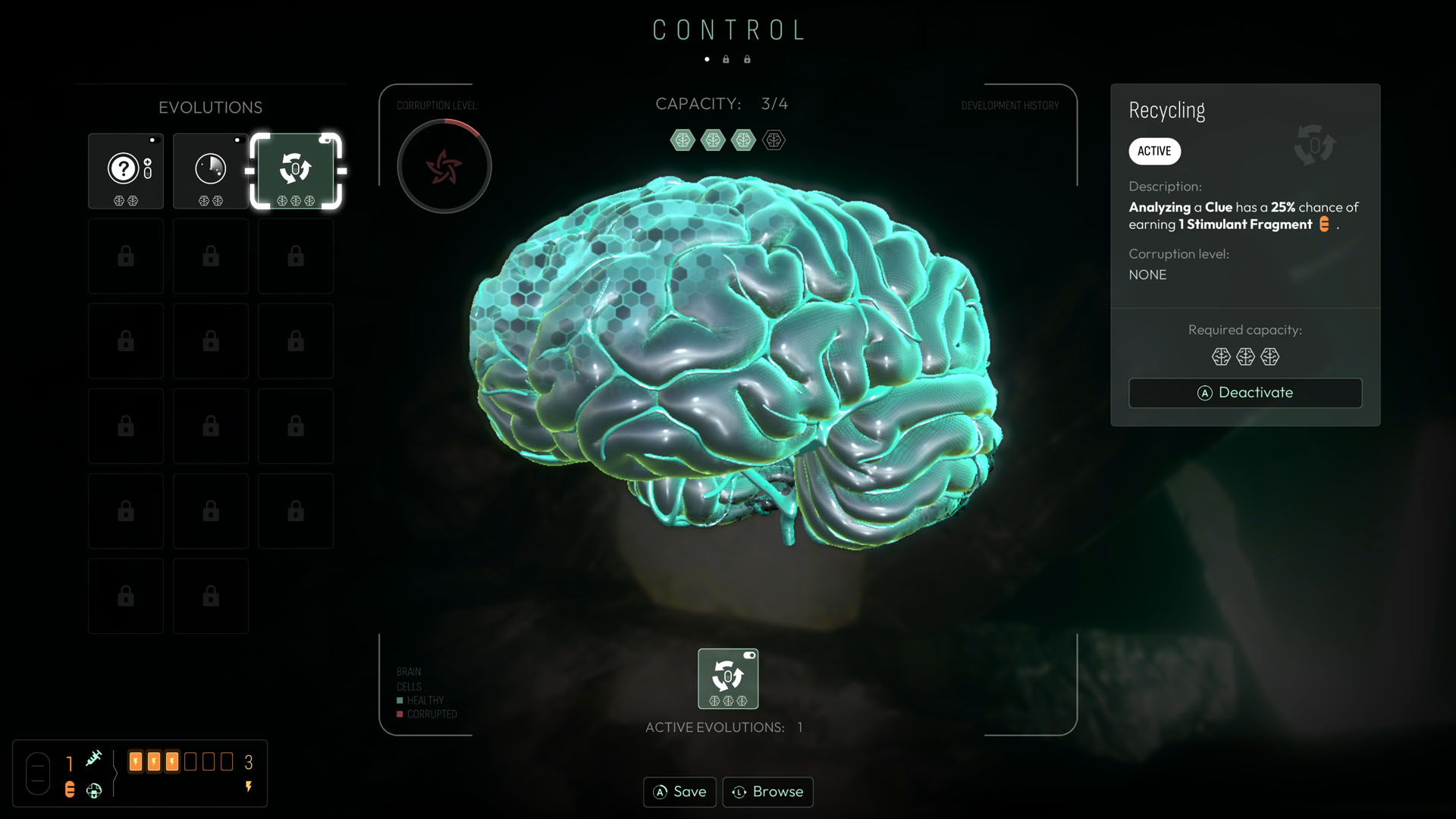Select the highlighted Recycling evolution tile
This screenshot has width=1456, height=819.
[x=297, y=171]
